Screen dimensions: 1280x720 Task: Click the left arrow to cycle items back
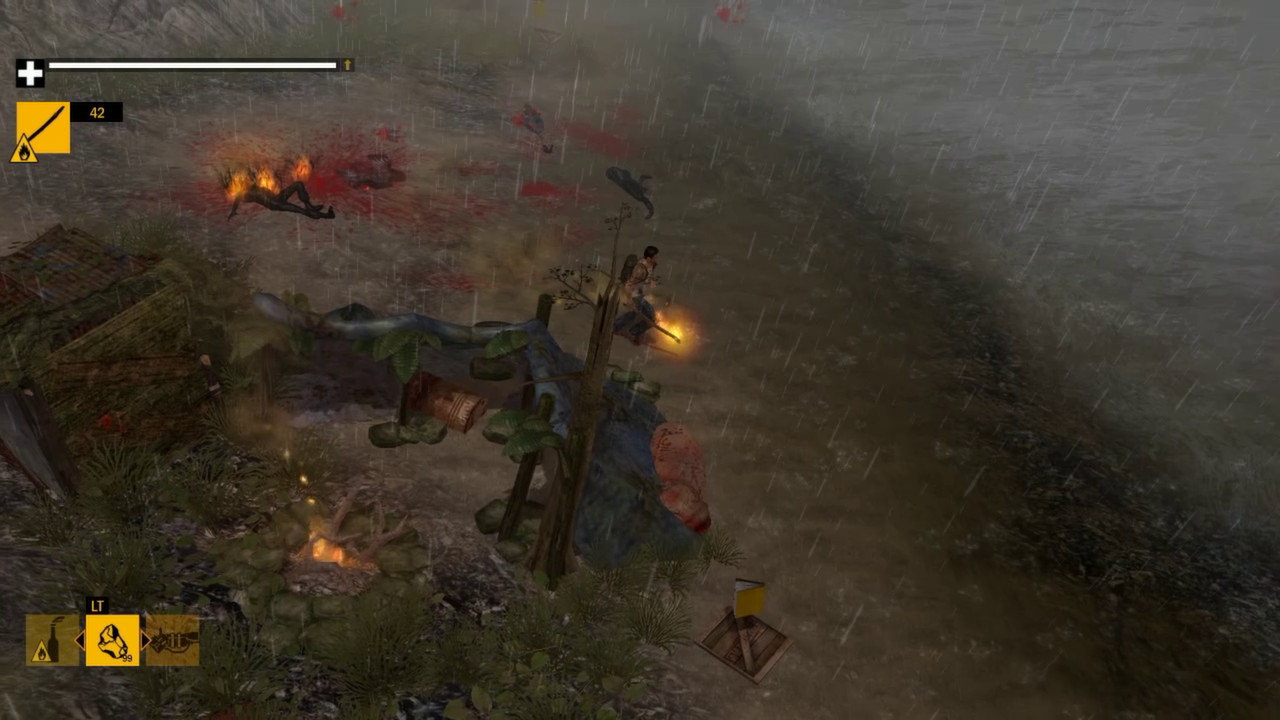(78, 638)
